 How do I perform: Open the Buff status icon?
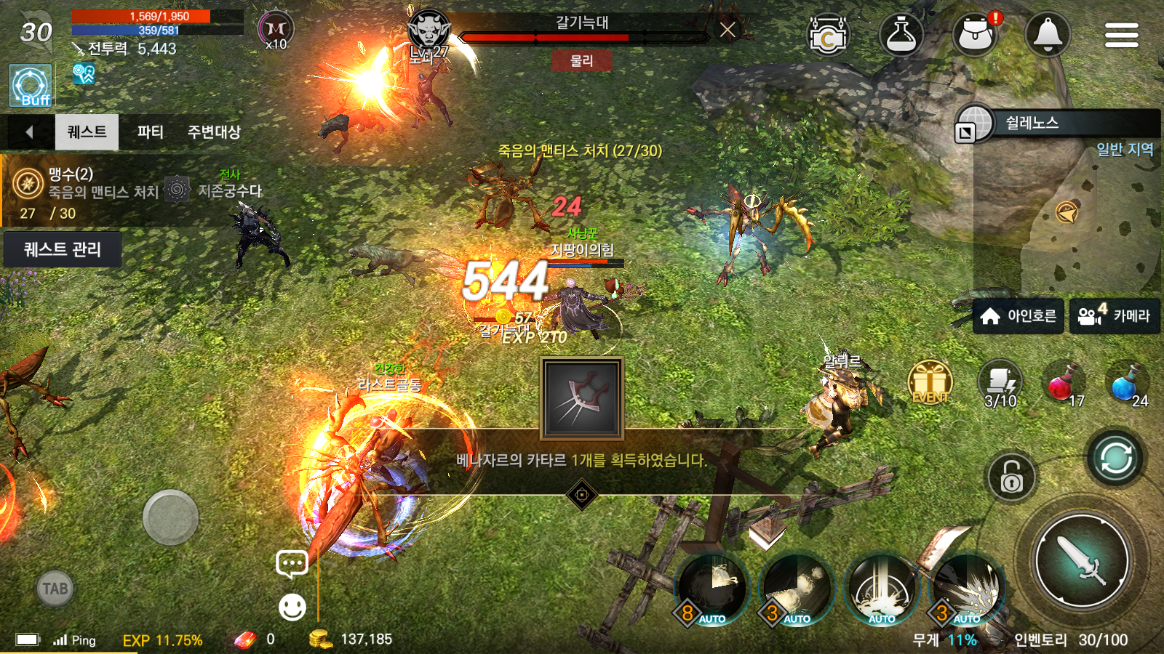30,86
